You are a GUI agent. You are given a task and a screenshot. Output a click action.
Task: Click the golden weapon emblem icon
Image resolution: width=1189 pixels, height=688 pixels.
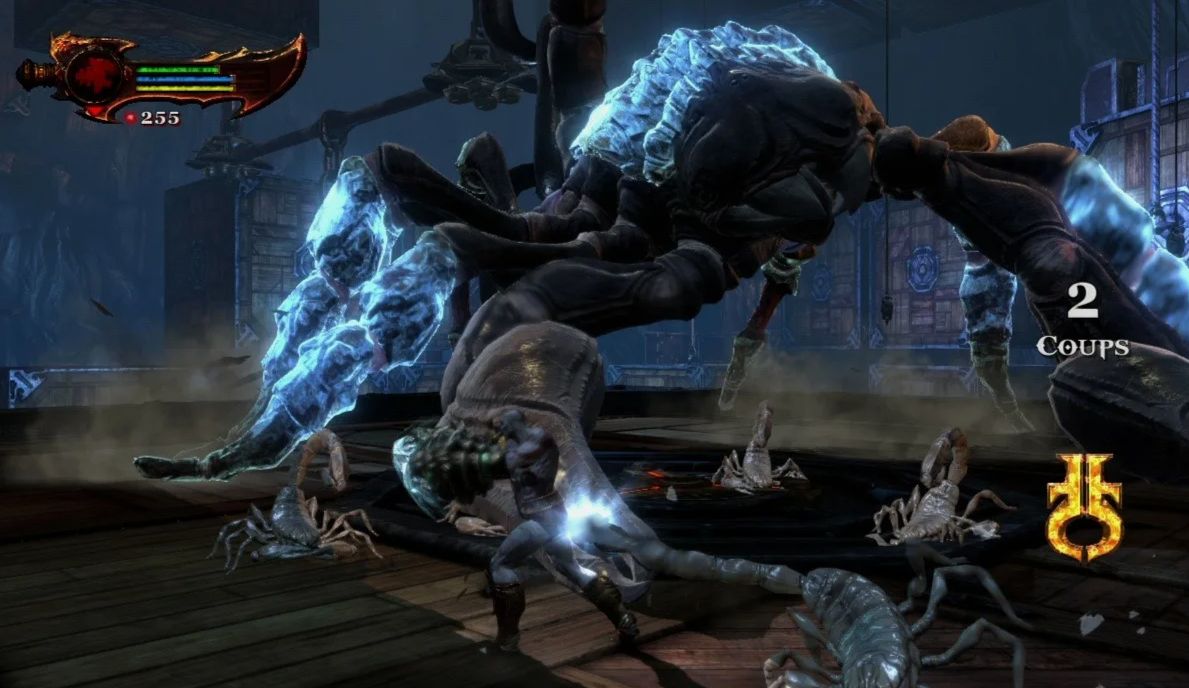pos(1083,507)
